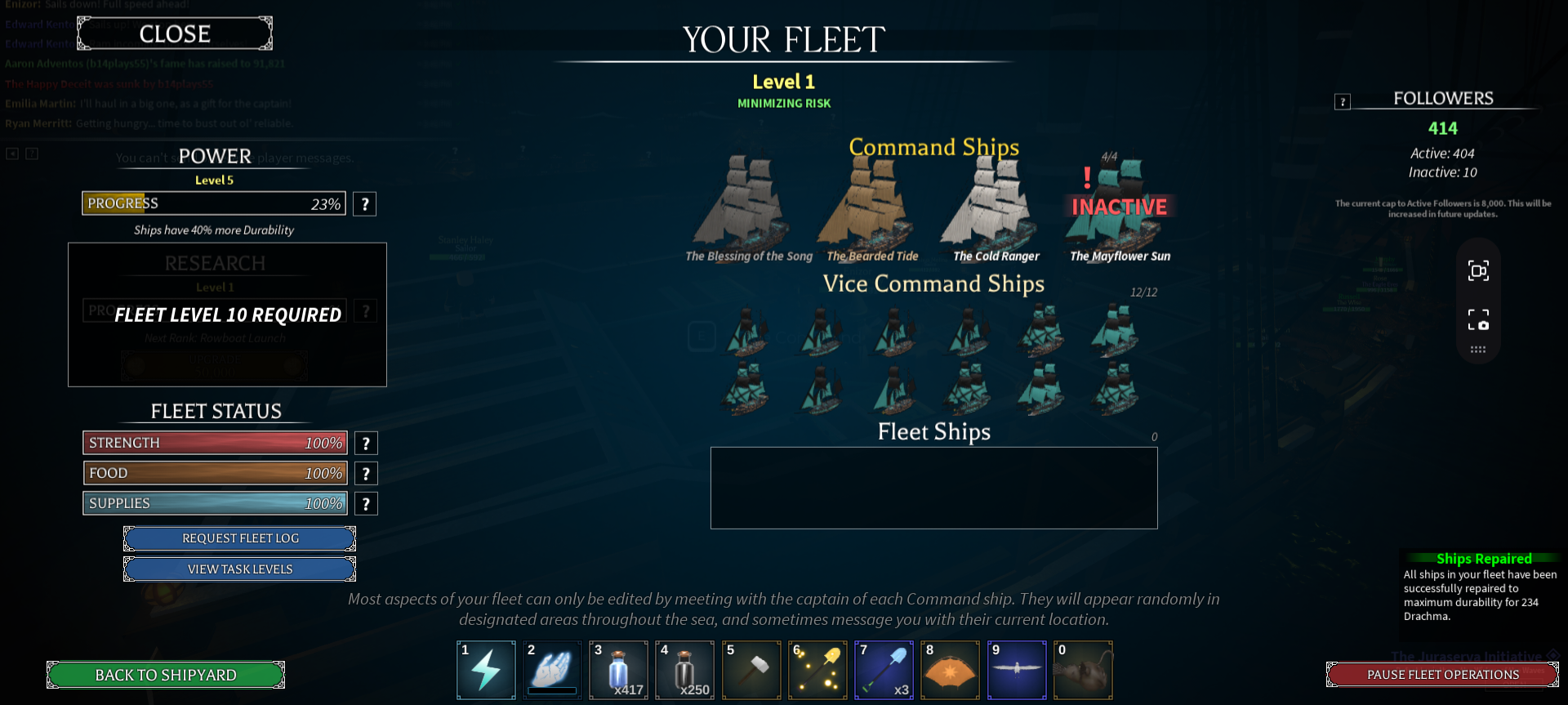View task levels
Image resolution: width=1568 pixels, height=705 pixels.
(x=240, y=569)
